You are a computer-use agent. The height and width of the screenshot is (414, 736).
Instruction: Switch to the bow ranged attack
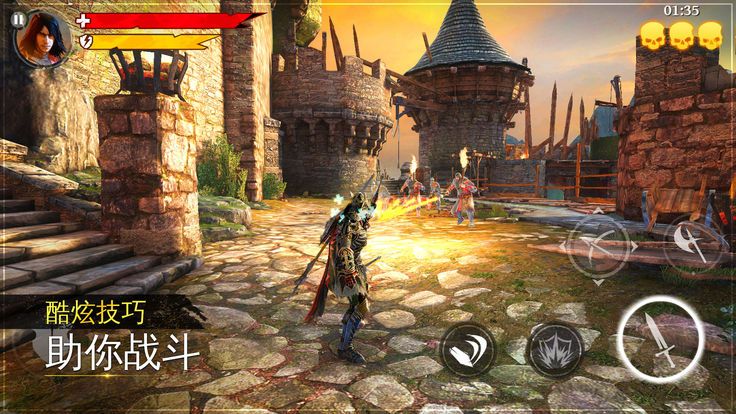coord(599,245)
